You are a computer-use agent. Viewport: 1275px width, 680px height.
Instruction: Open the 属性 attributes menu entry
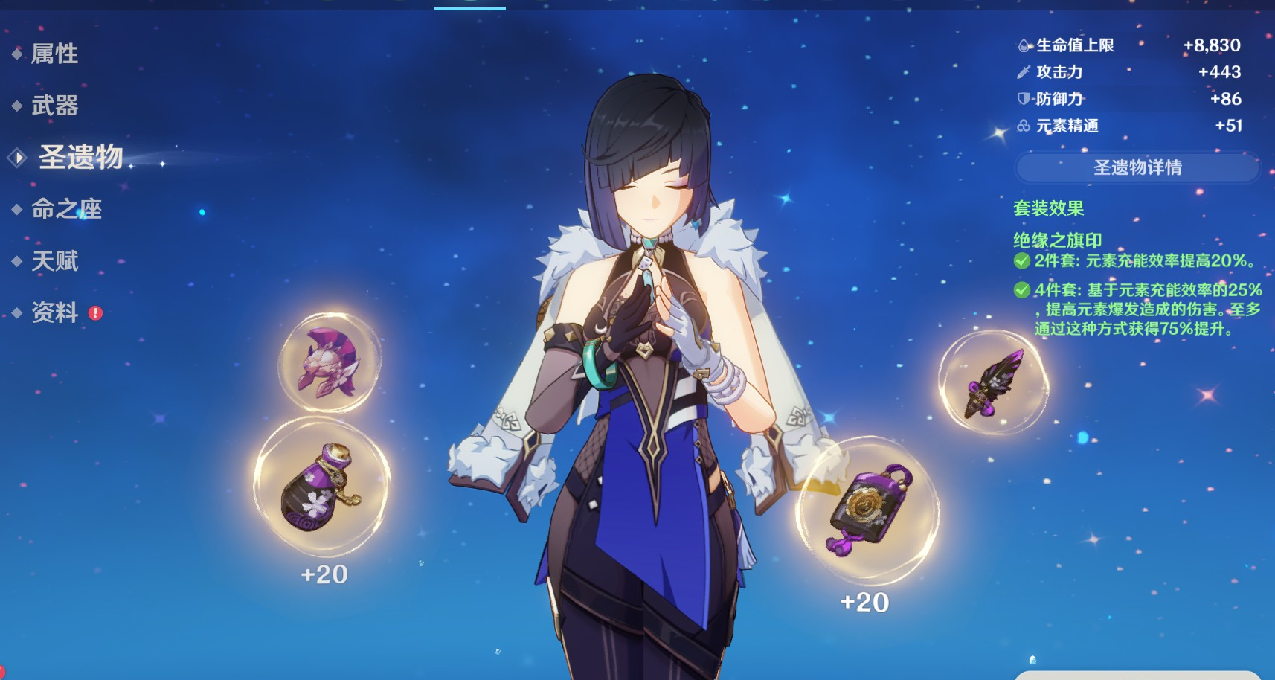coord(54,54)
